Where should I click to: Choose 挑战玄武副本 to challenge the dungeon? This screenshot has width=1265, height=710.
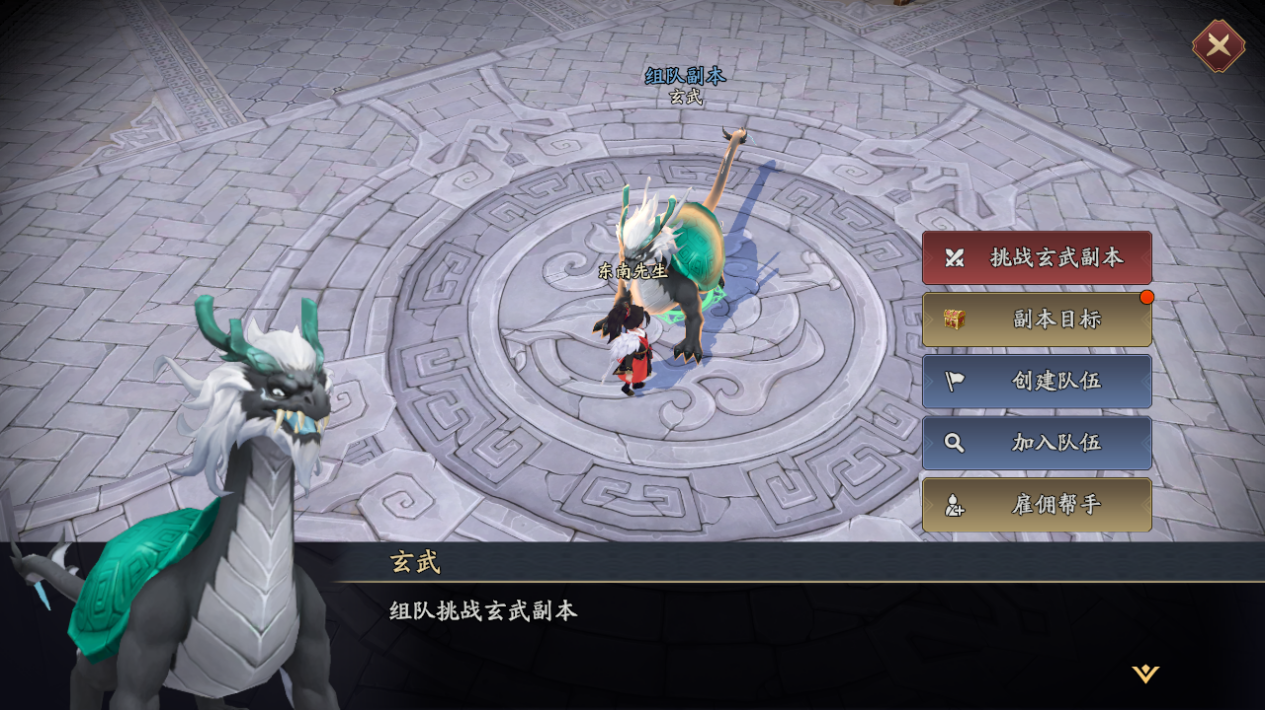pos(1036,258)
